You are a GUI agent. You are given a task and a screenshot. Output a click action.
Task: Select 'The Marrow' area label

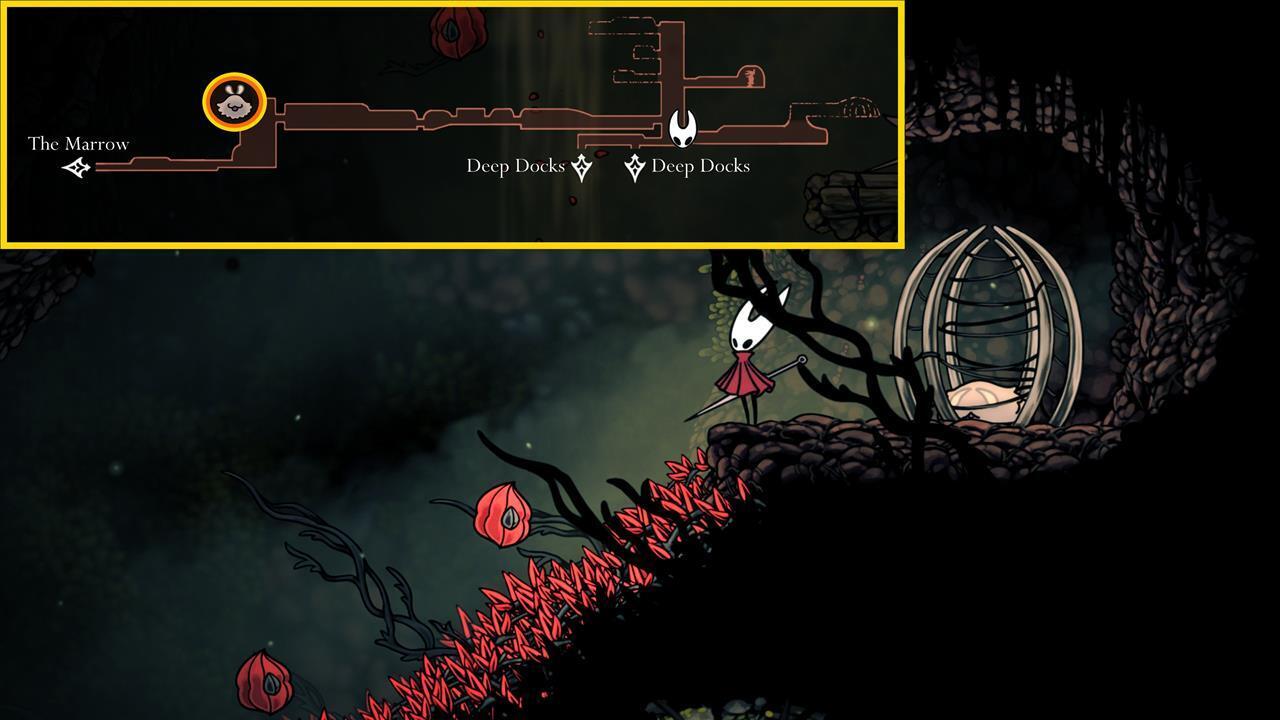pos(78,144)
